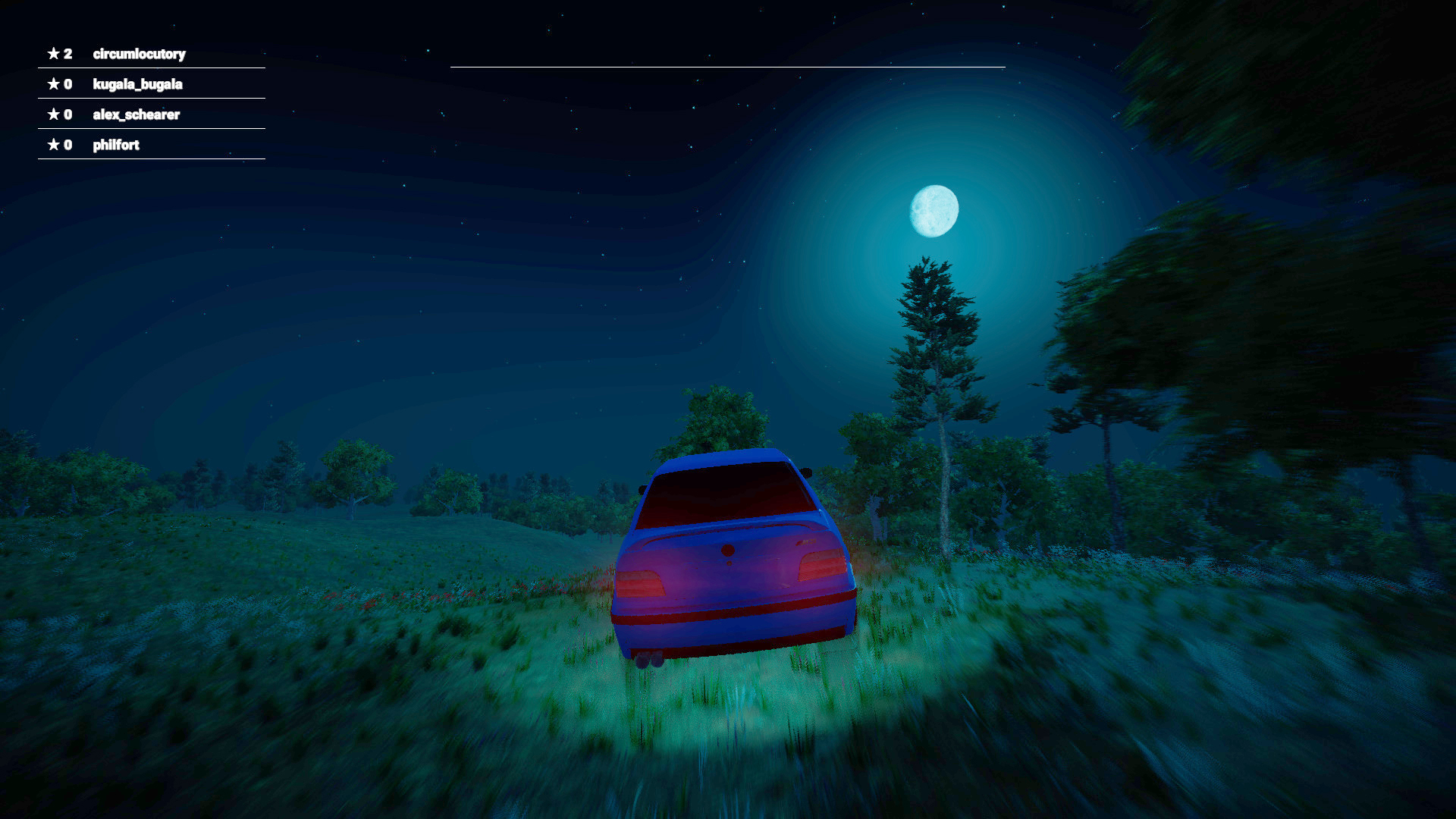
Task: Click the progress line at top center
Action: pyautogui.click(x=728, y=67)
